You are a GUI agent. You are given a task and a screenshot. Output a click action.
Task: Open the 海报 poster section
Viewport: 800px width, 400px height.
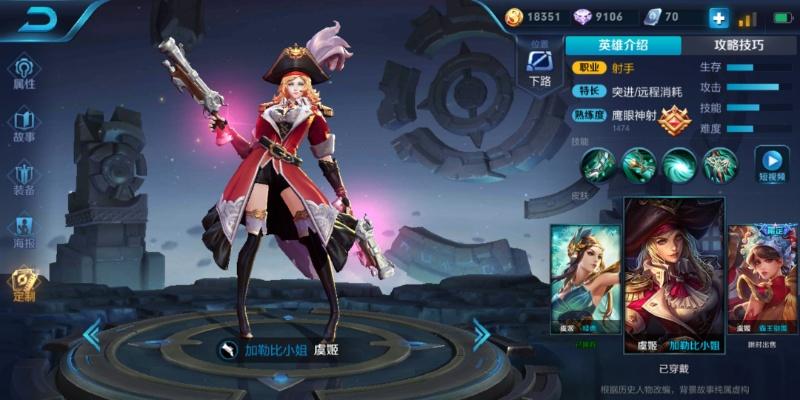[x=24, y=232]
